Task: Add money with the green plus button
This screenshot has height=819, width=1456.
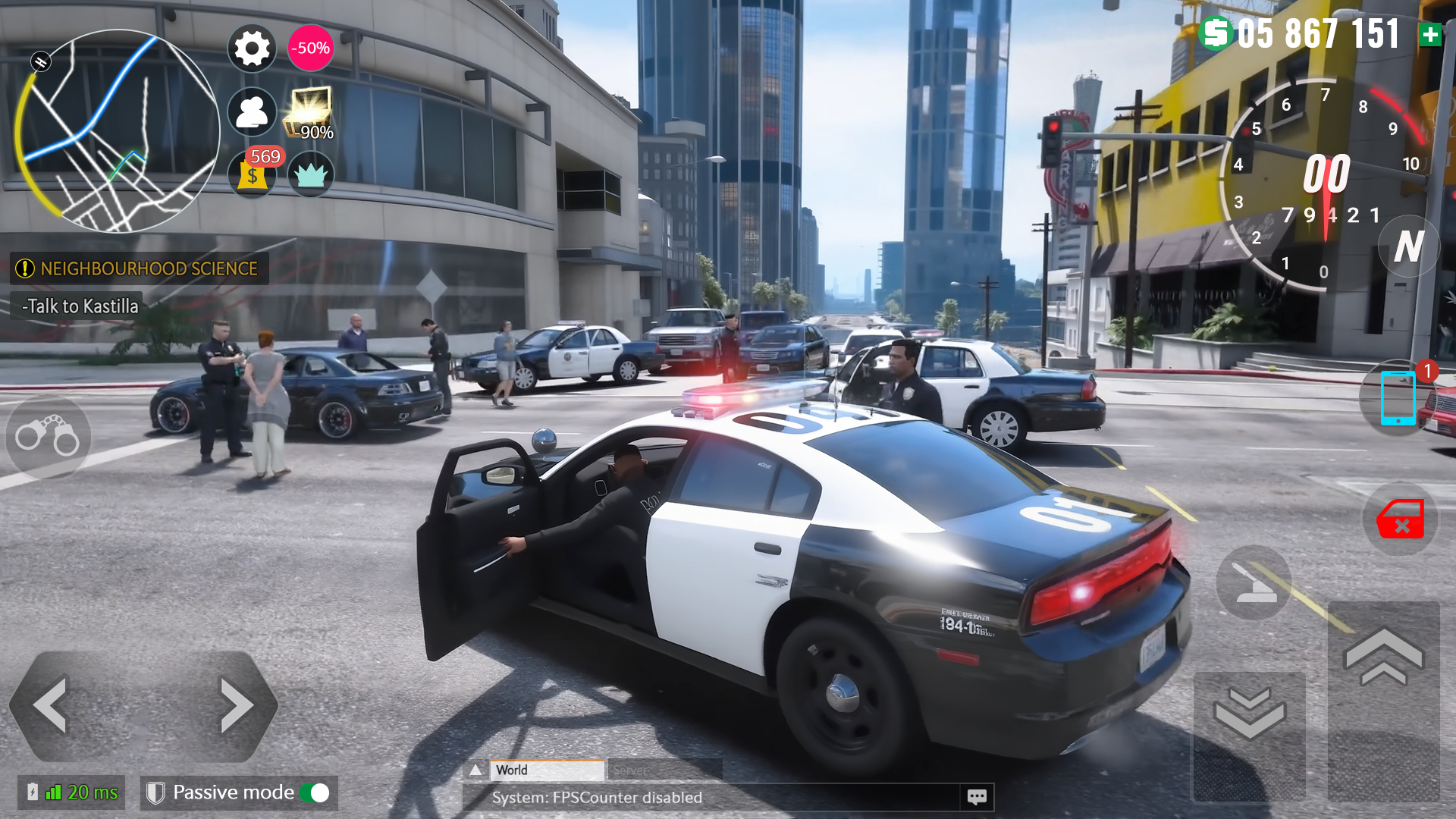Action: click(1432, 33)
